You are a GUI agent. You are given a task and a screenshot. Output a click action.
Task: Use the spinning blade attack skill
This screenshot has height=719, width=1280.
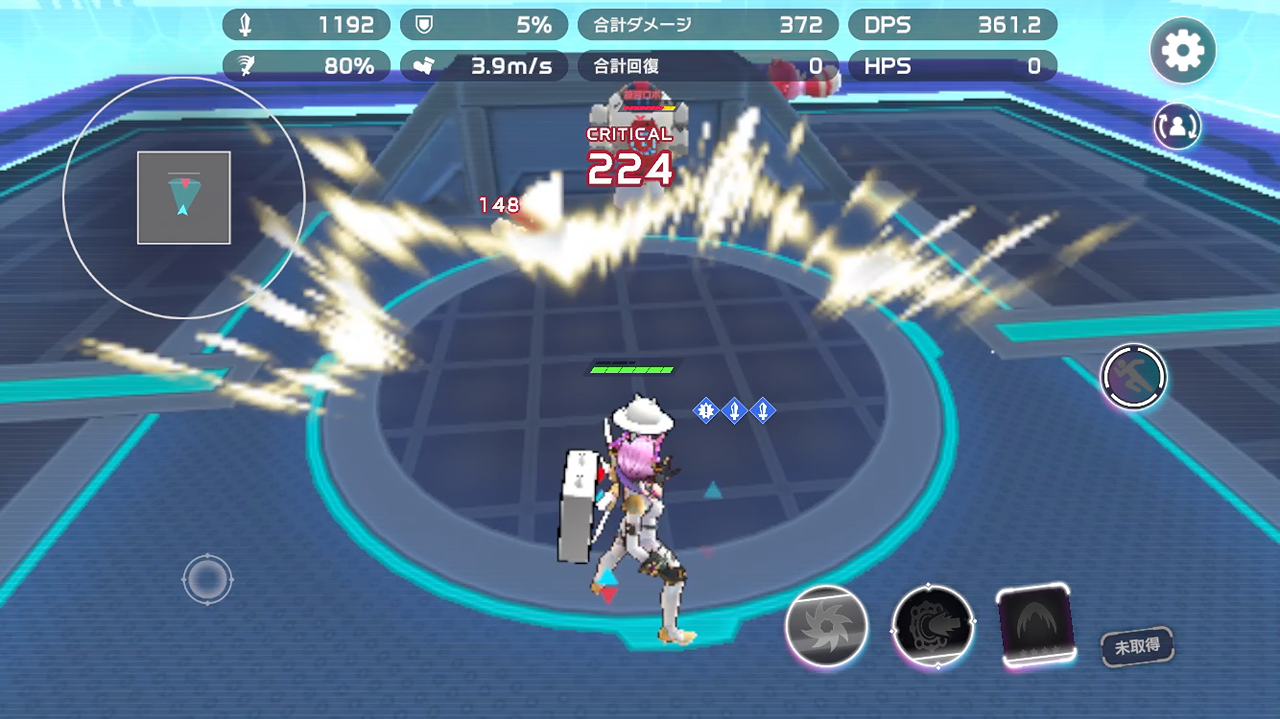826,627
